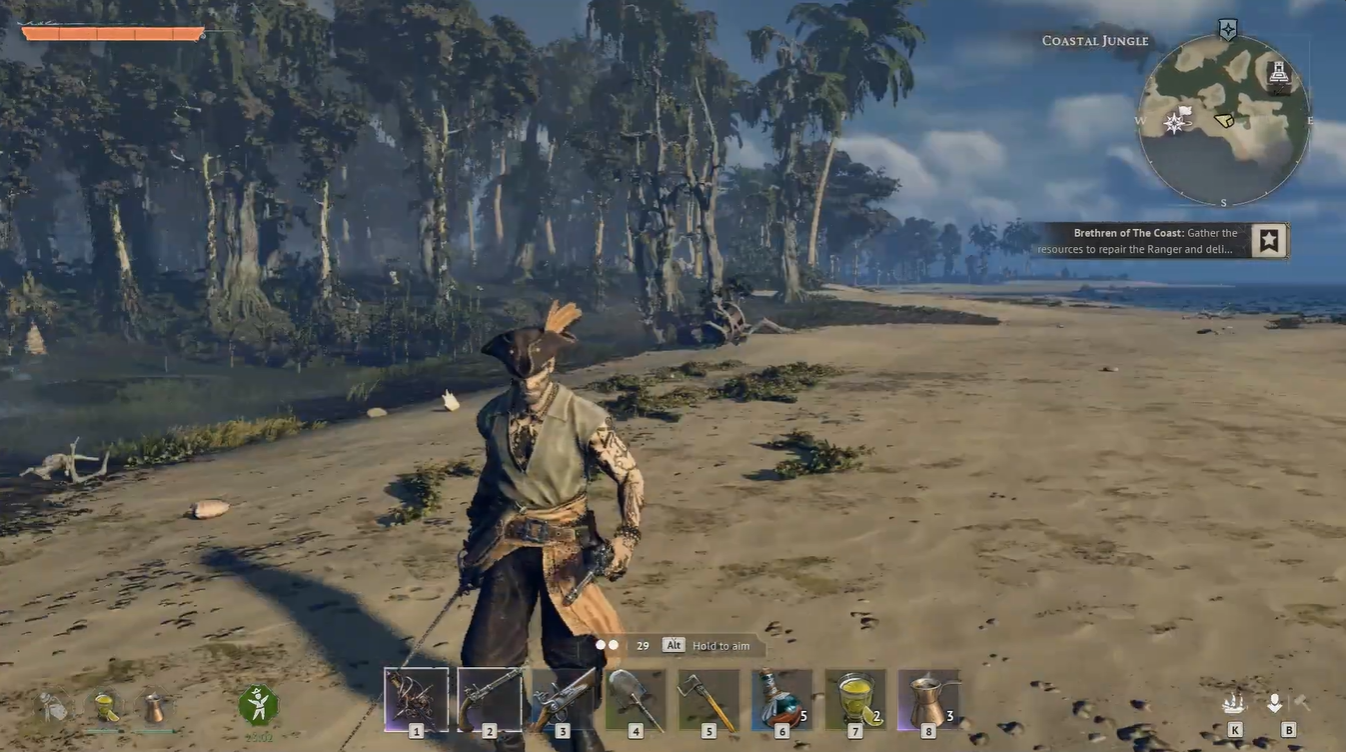Image resolution: width=1346 pixels, height=752 pixels.
Task: Equip the musket in slot 3
Action: [562, 699]
